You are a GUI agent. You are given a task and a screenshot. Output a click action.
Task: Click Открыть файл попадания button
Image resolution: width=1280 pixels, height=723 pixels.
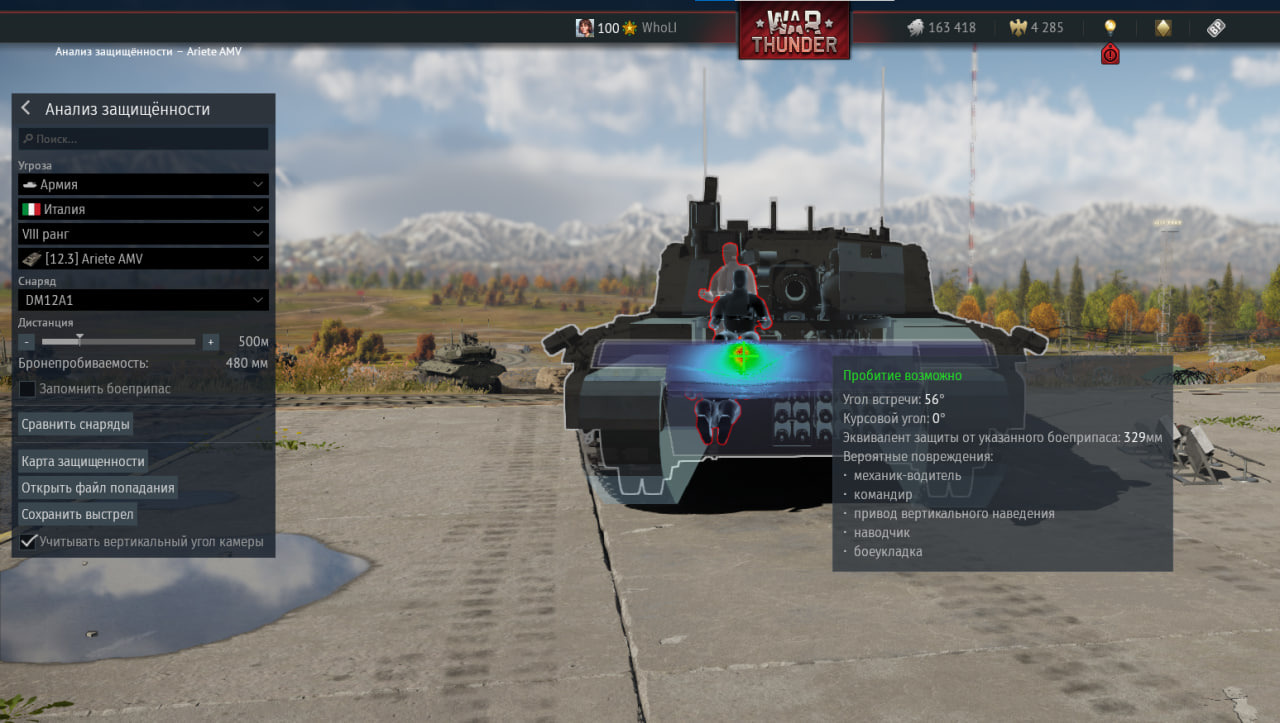[x=98, y=488]
